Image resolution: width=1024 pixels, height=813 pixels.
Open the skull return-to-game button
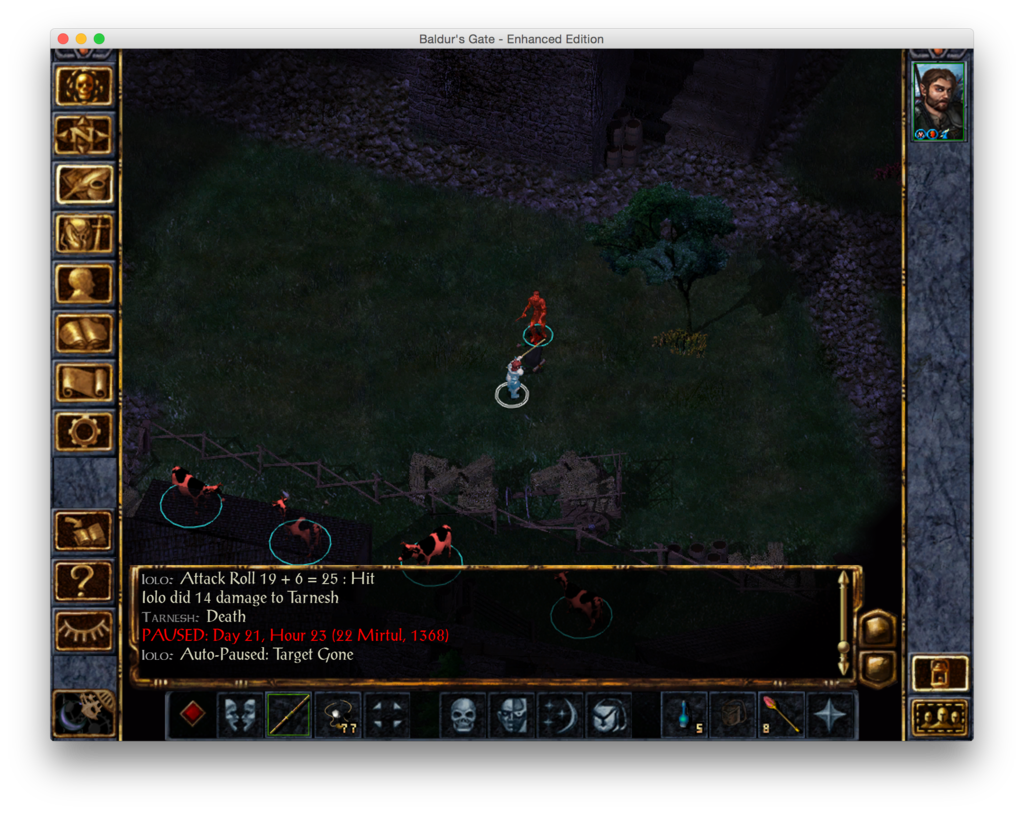click(x=84, y=87)
